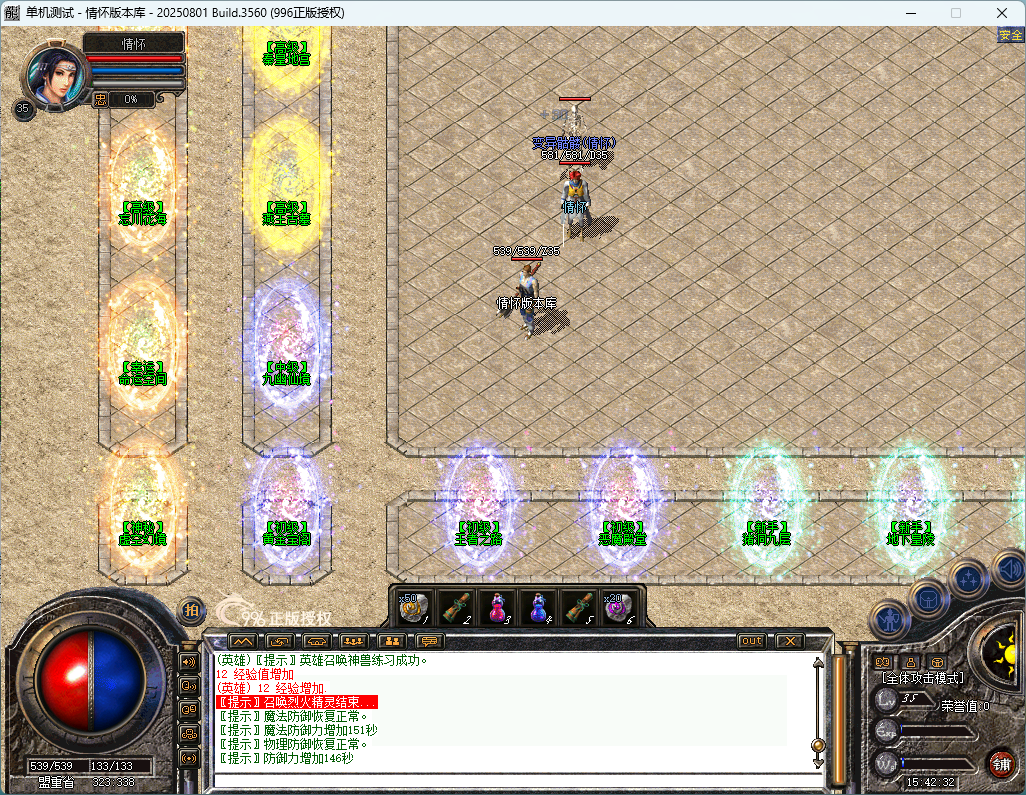1026x795 pixels.
Task: Click the chat scrollbar's round gold handle
Action: pos(818,745)
